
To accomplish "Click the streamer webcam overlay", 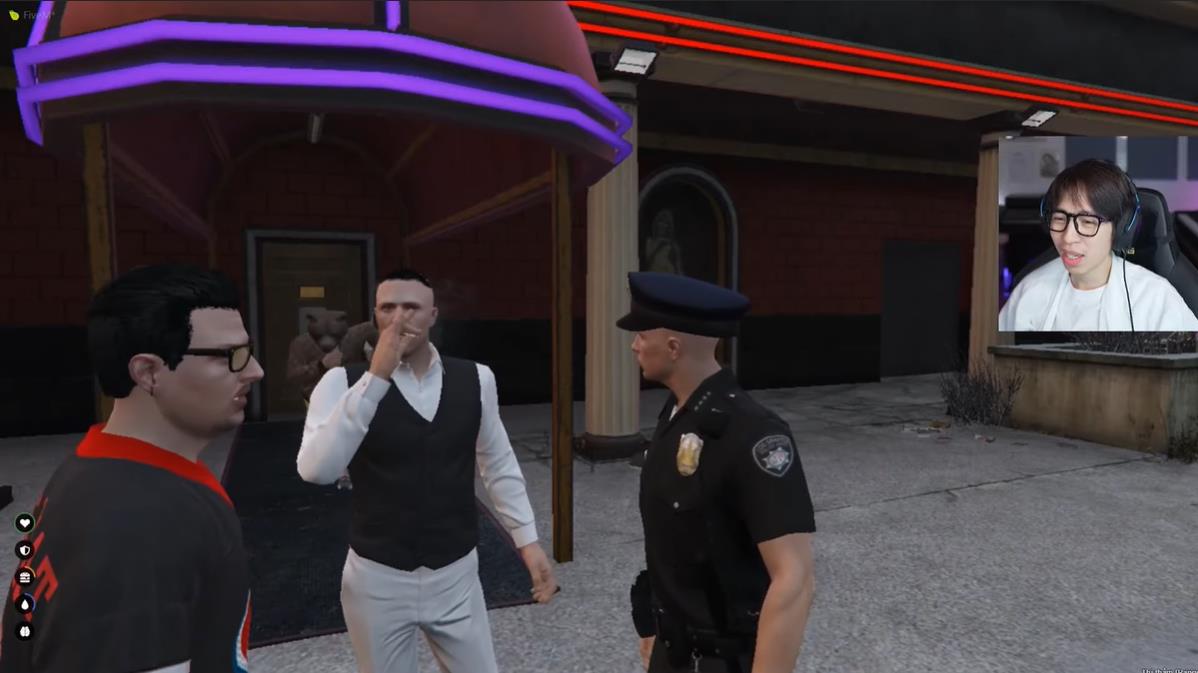I will [x=1097, y=234].
